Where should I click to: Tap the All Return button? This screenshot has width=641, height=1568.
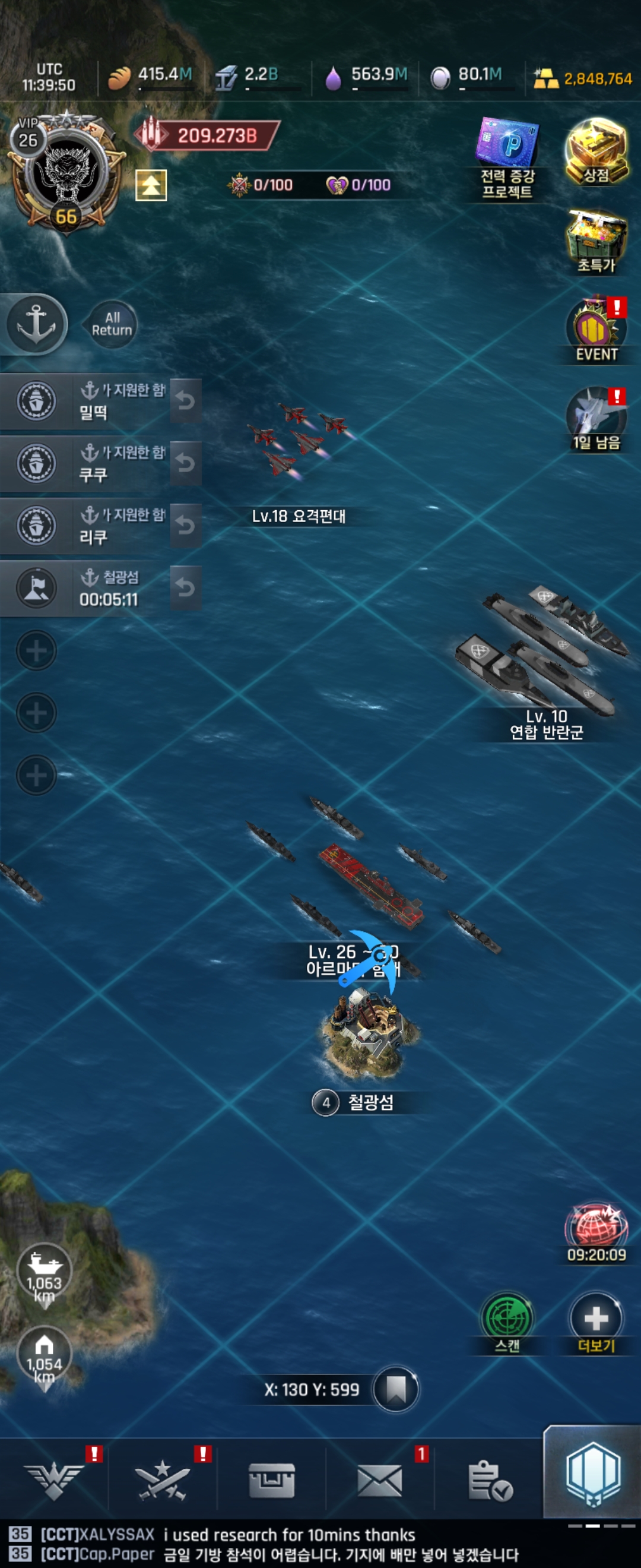click(x=112, y=324)
